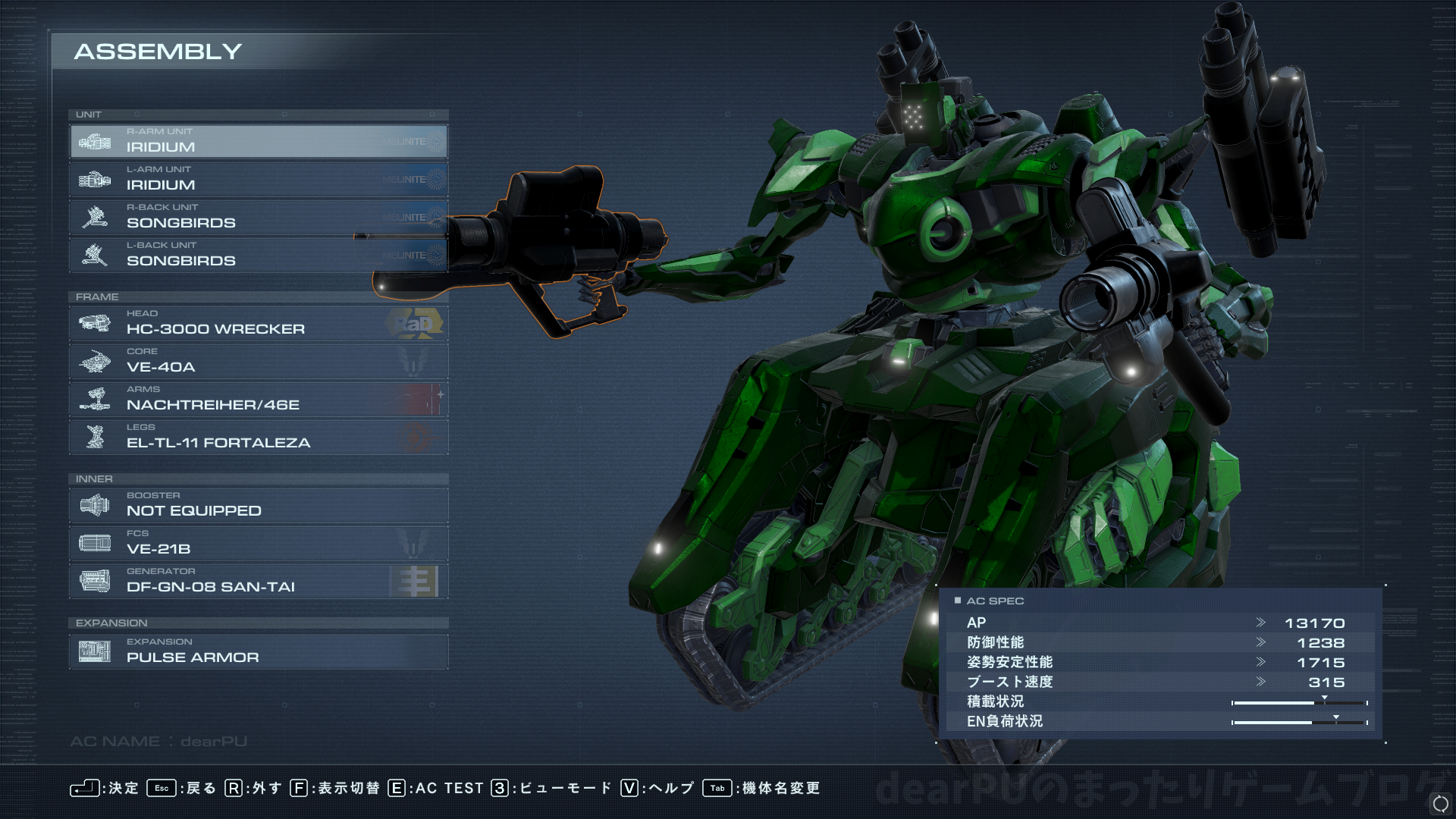The height and width of the screenshot is (819, 1456).
Task: Open the VE-40A core slot
Action: tap(258, 362)
